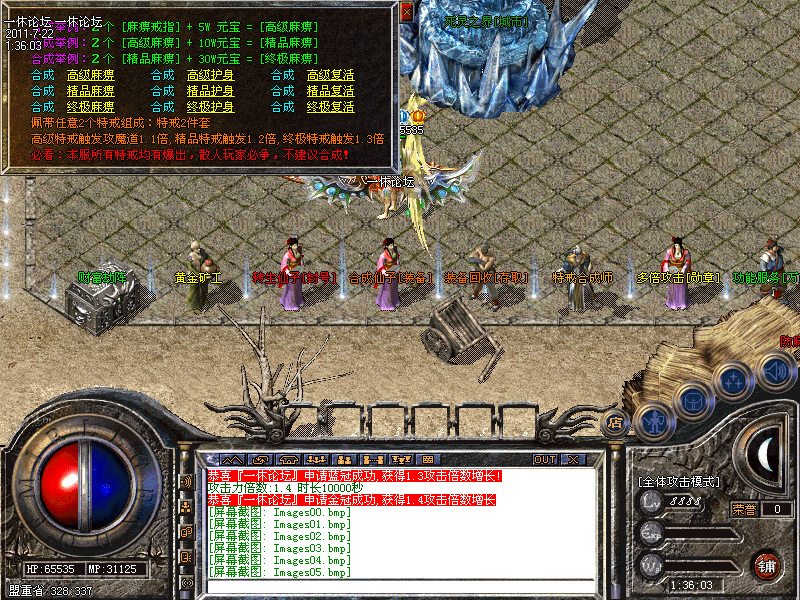The image size is (800, 600).
Task: Select the 精品麻痹 synthesis option
Action: tap(90, 91)
